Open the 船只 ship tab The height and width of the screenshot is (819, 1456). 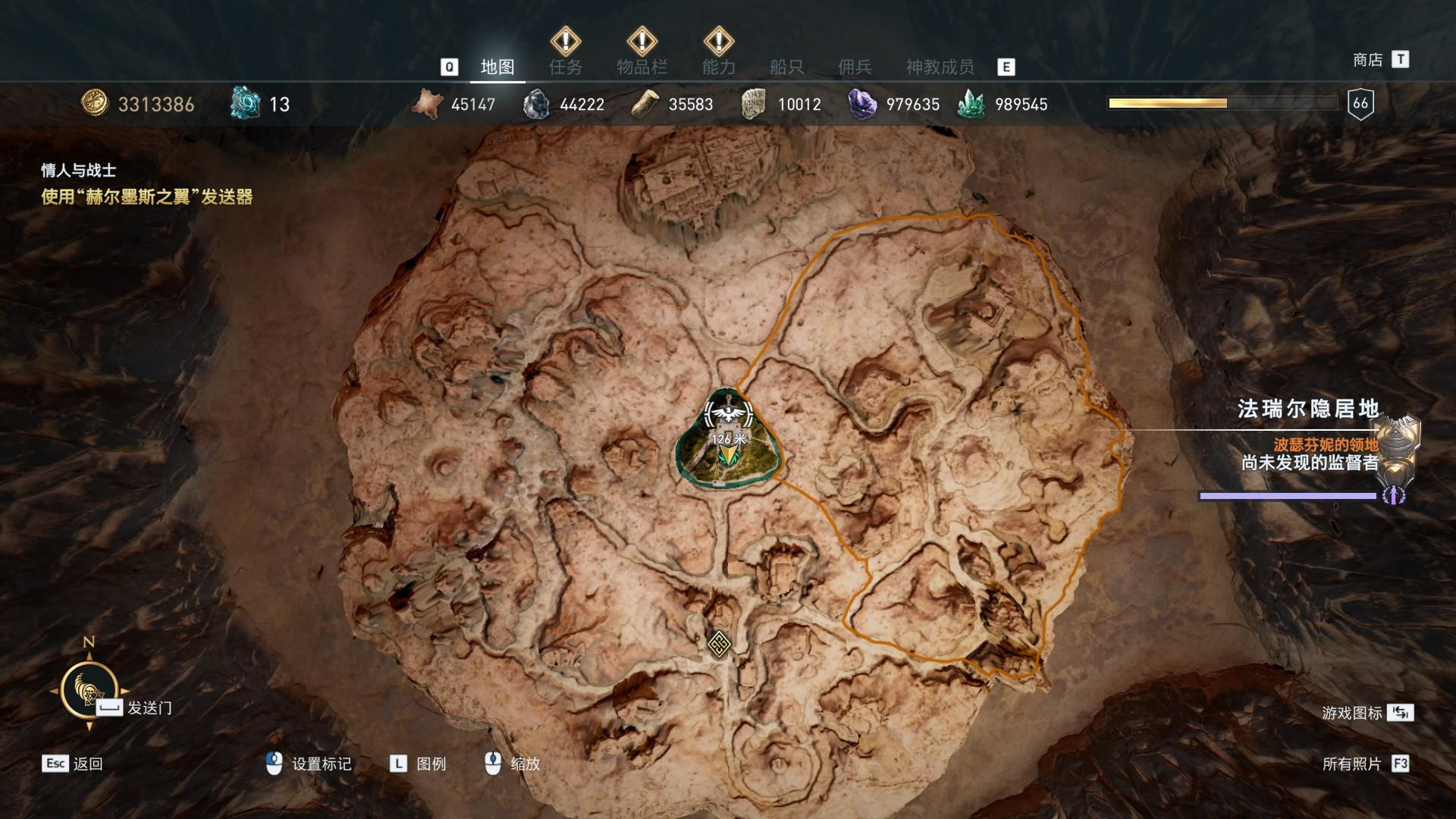[786, 67]
